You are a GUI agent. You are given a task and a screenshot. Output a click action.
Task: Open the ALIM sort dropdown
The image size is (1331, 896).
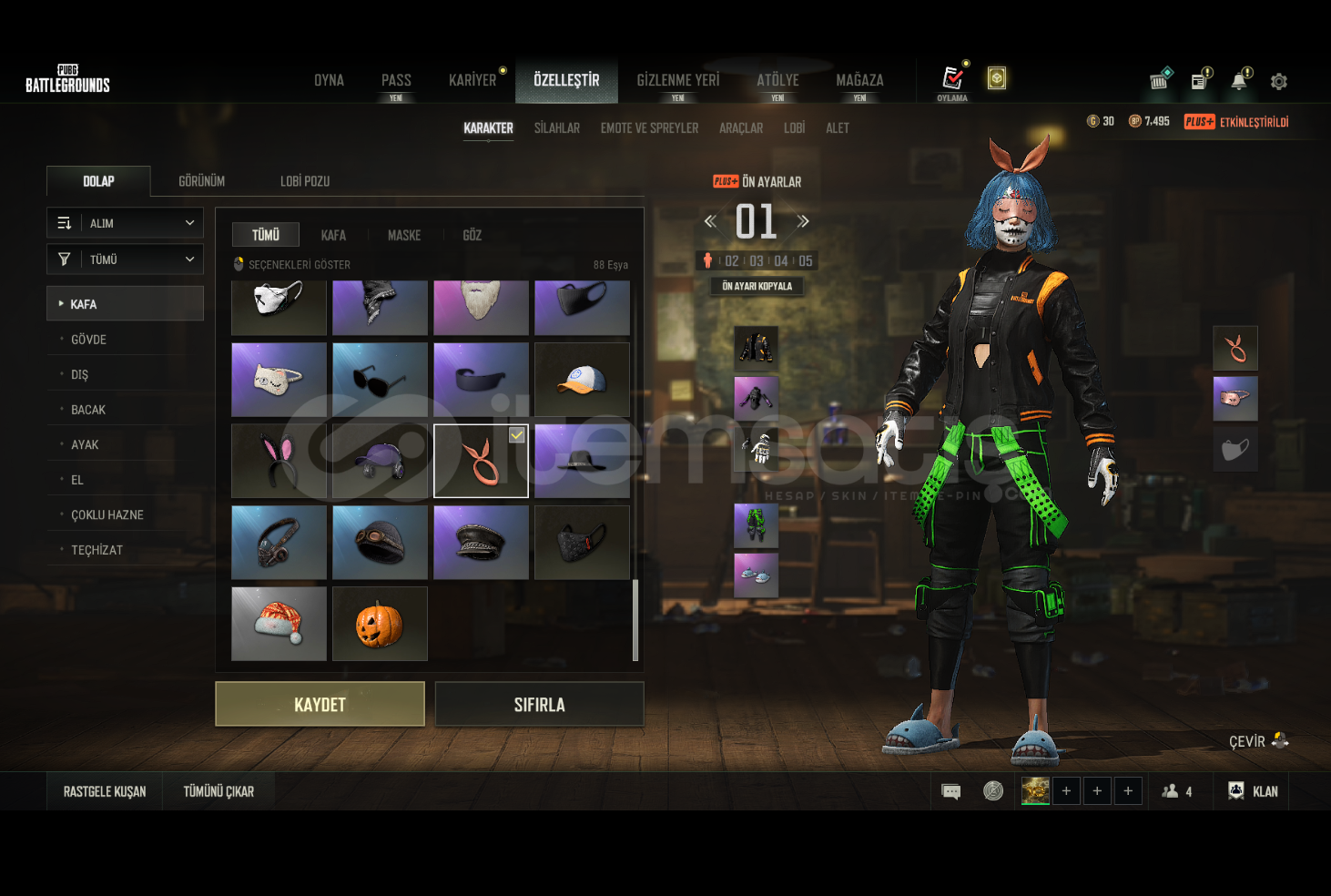[x=125, y=223]
